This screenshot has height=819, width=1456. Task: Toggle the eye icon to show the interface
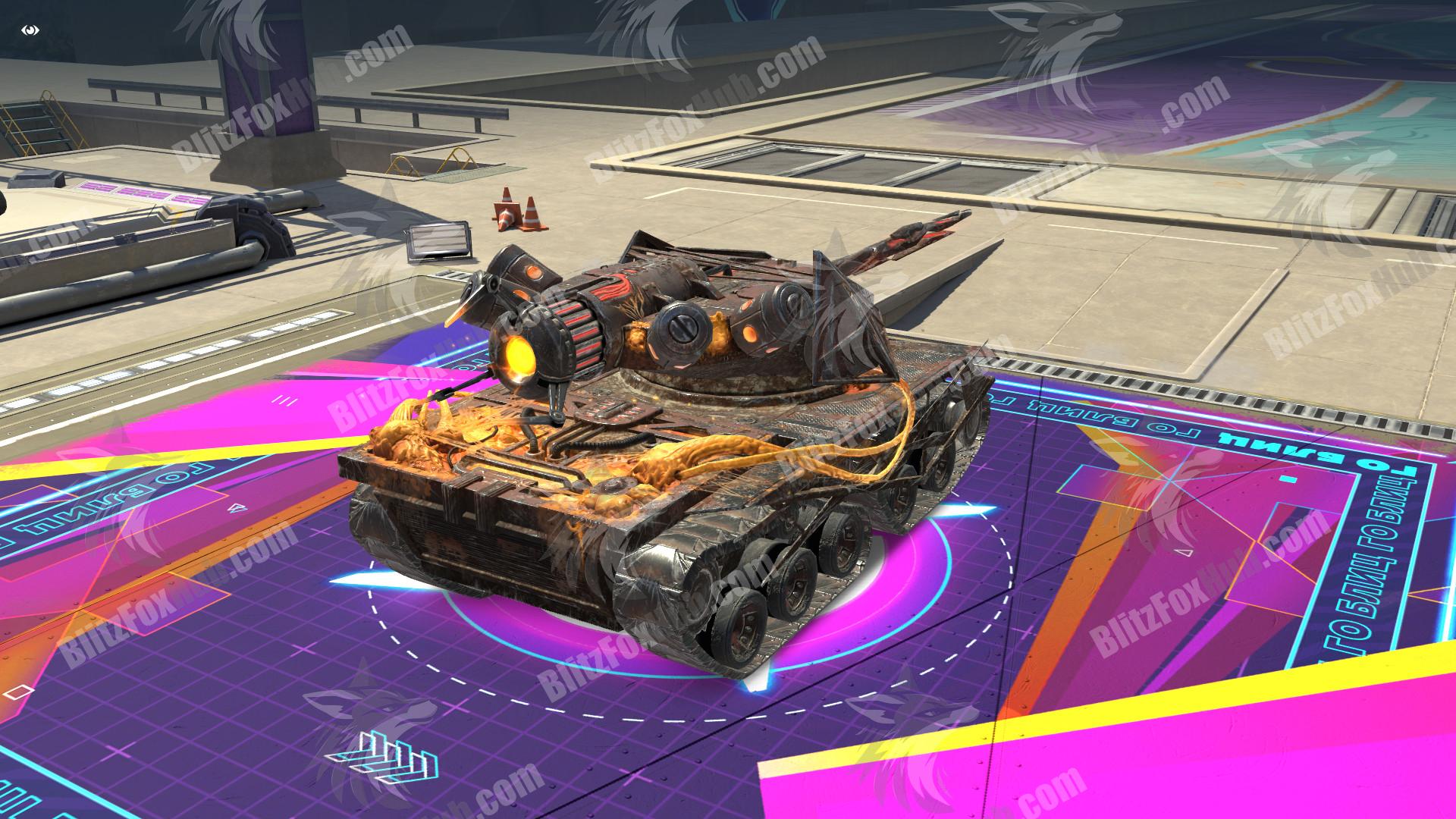tap(30, 31)
